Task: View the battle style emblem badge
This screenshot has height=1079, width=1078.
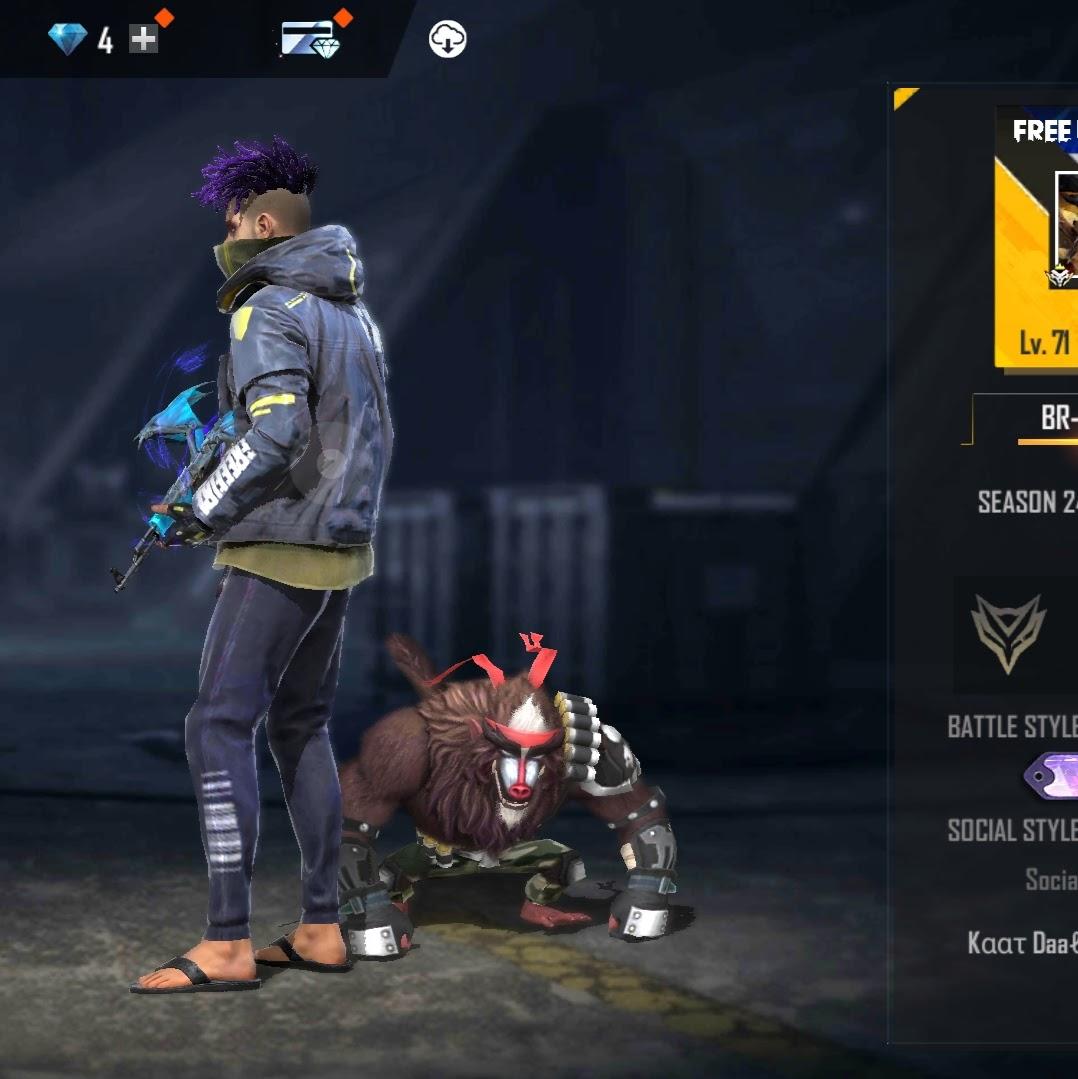Action: point(1009,634)
